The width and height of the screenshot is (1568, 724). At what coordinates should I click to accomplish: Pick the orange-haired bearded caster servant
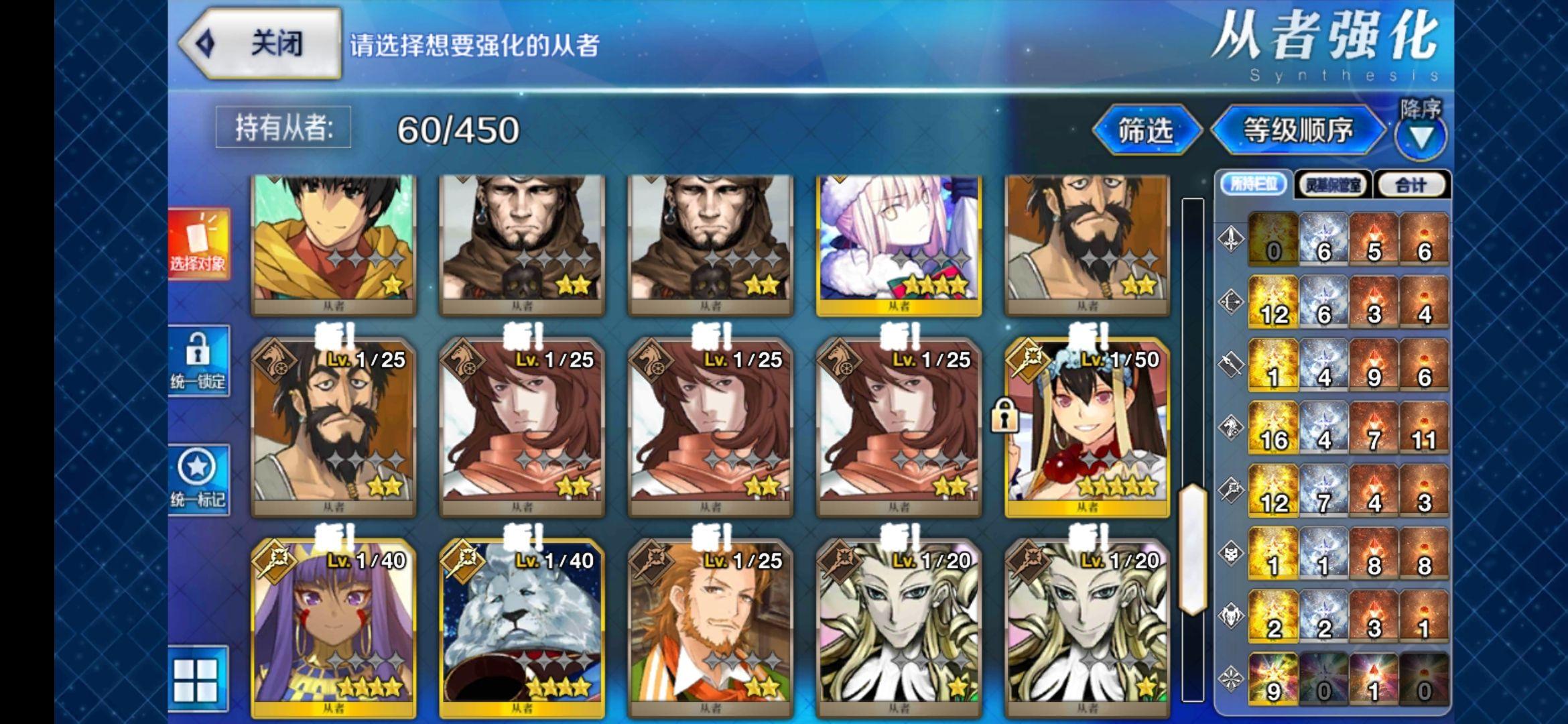click(710, 630)
